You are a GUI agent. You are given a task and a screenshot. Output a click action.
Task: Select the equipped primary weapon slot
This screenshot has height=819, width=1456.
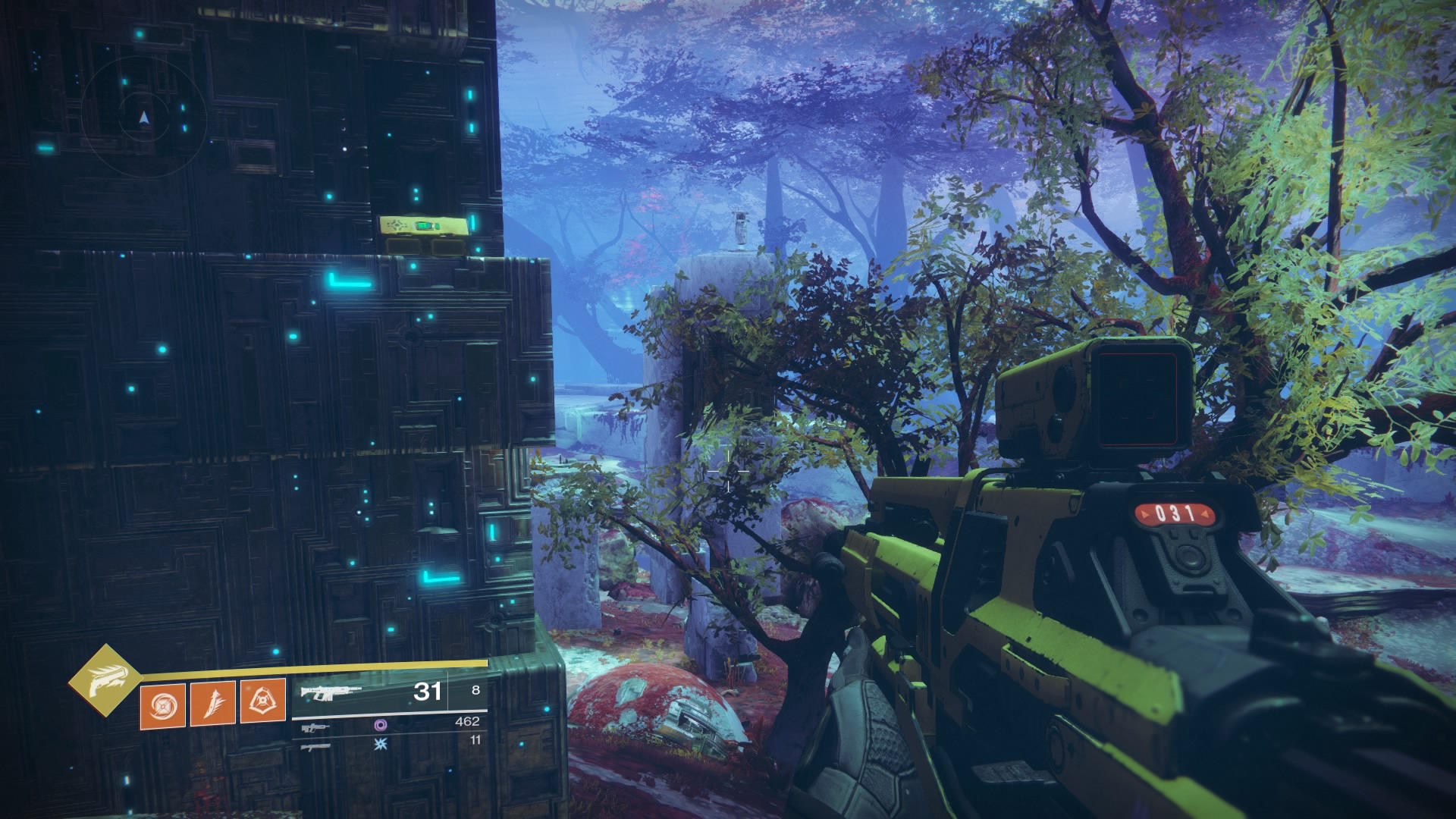click(327, 692)
